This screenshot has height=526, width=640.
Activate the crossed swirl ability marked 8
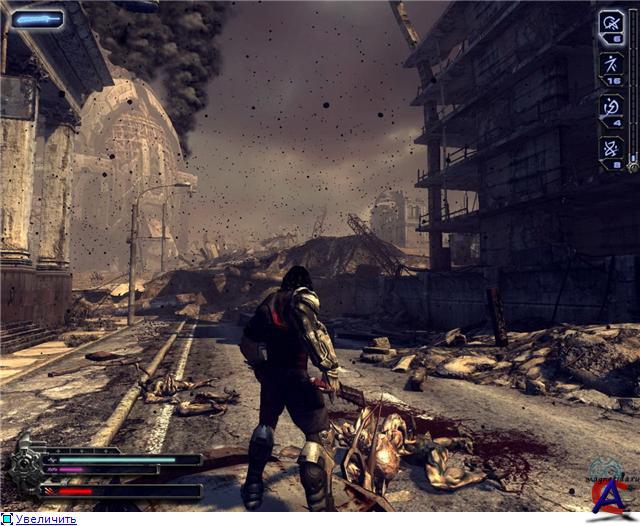[x=611, y=150]
